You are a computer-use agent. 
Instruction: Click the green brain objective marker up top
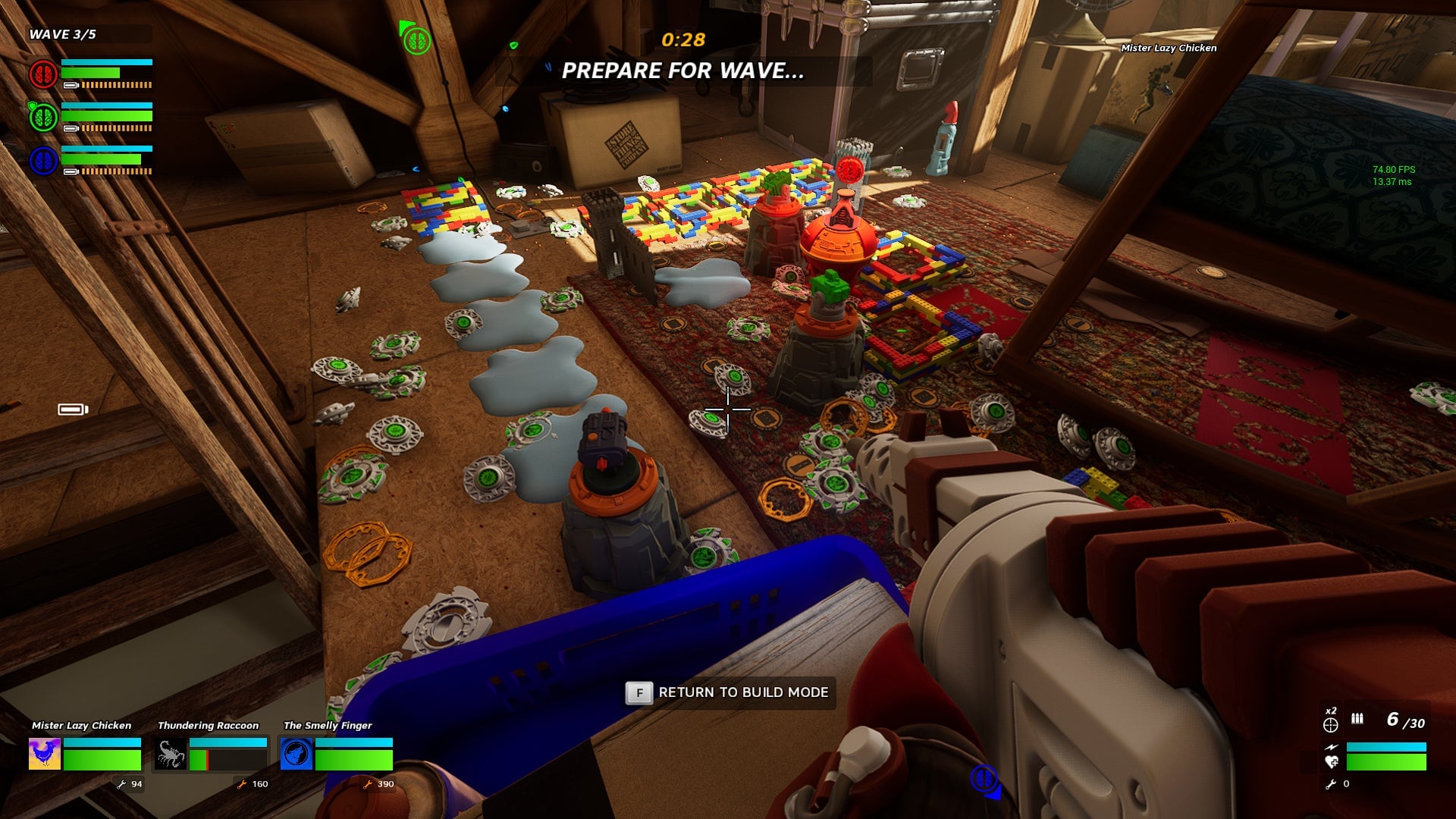pyautogui.click(x=416, y=42)
